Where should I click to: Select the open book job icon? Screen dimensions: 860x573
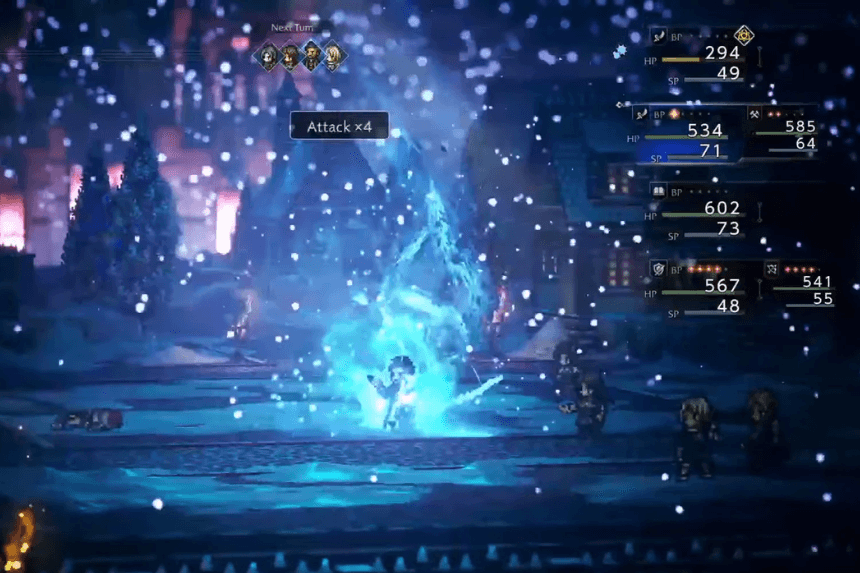658,191
